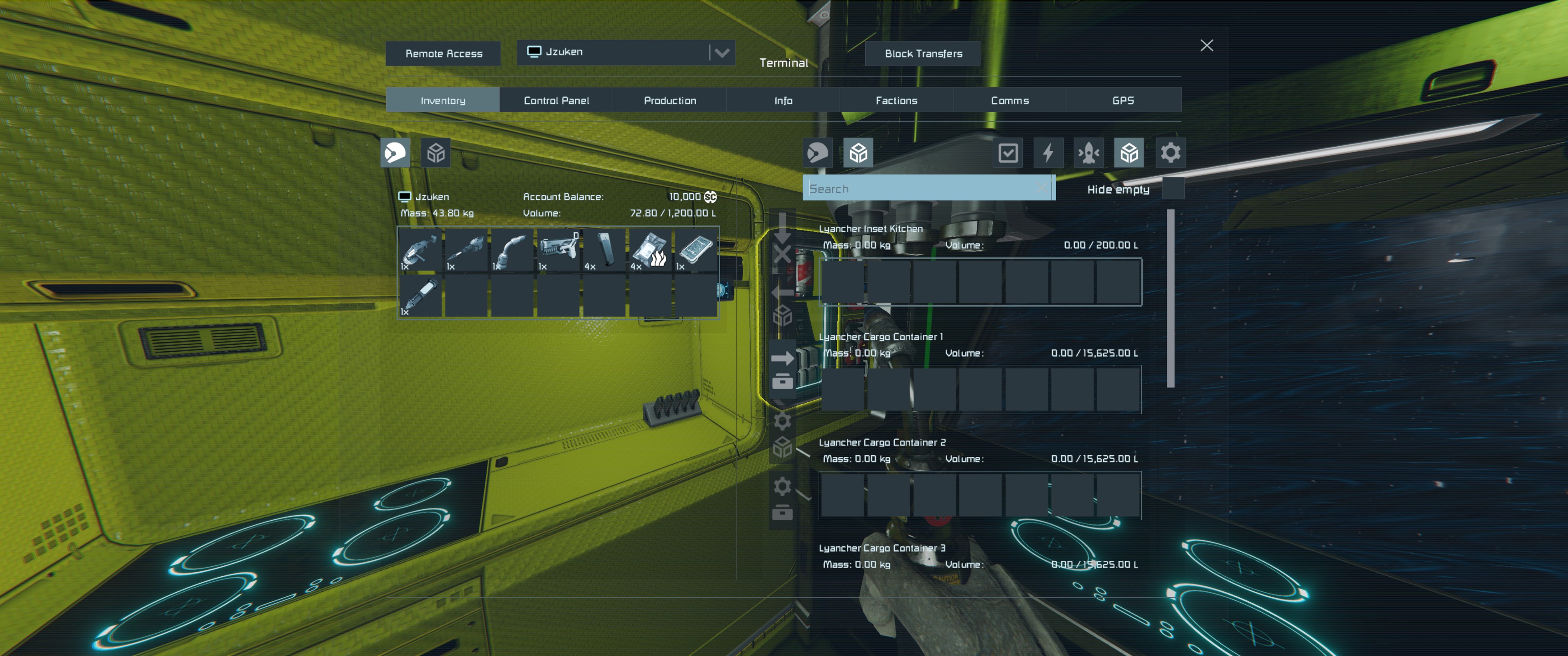Image resolution: width=1568 pixels, height=656 pixels.
Task: Switch to the GPS tab
Action: [1123, 100]
